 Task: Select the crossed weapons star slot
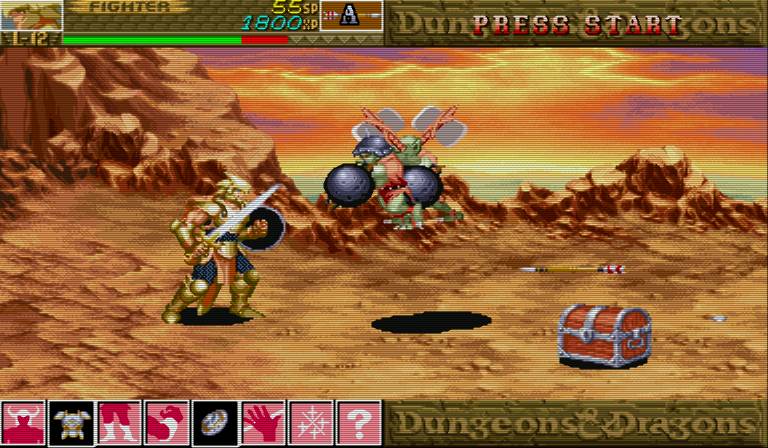click(x=311, y=422)
